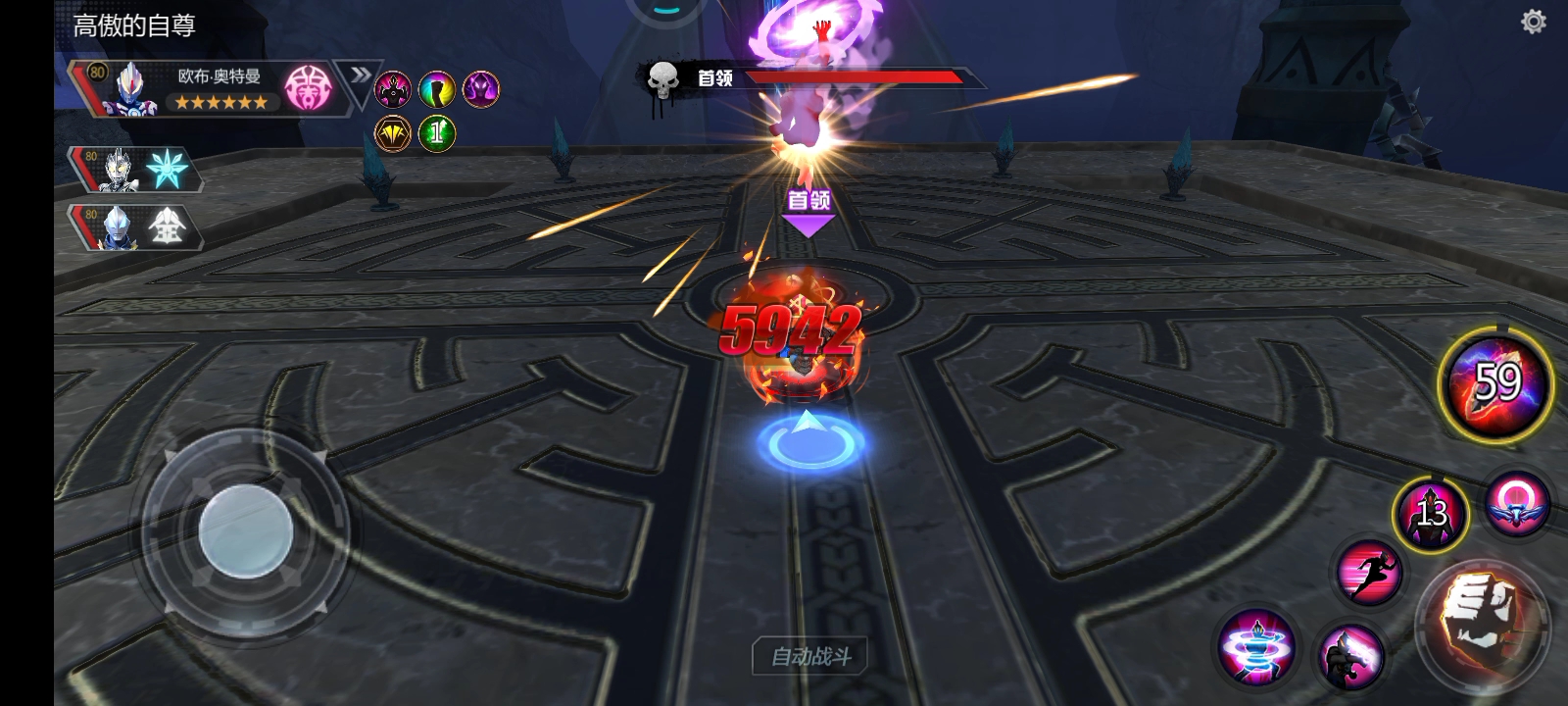Screen dimensions: 1568x706
Task: Use the blue whirlwind spin skill
Action: tap(1256, 648)
